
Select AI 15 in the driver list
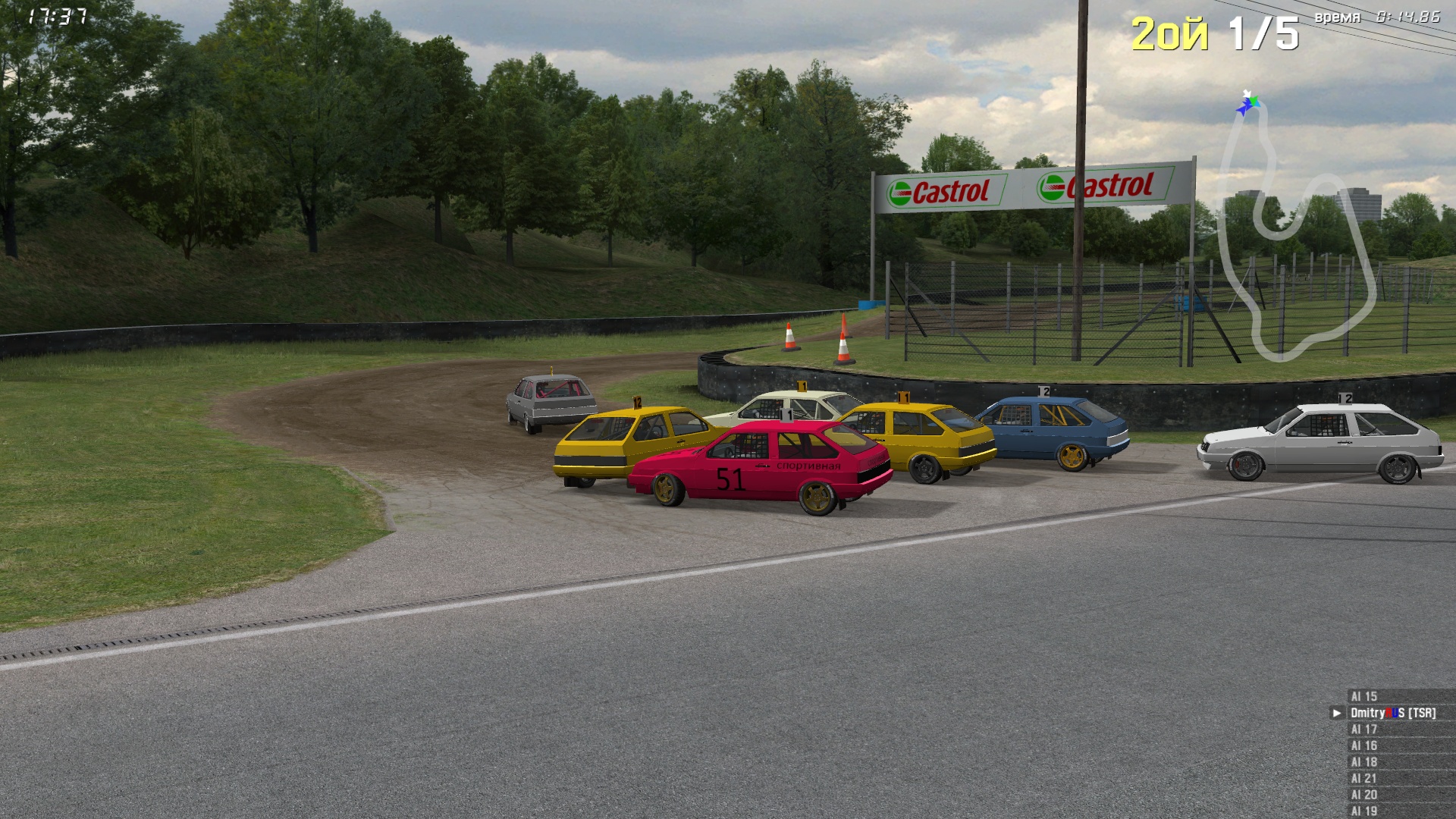[x=1363, y=696]
